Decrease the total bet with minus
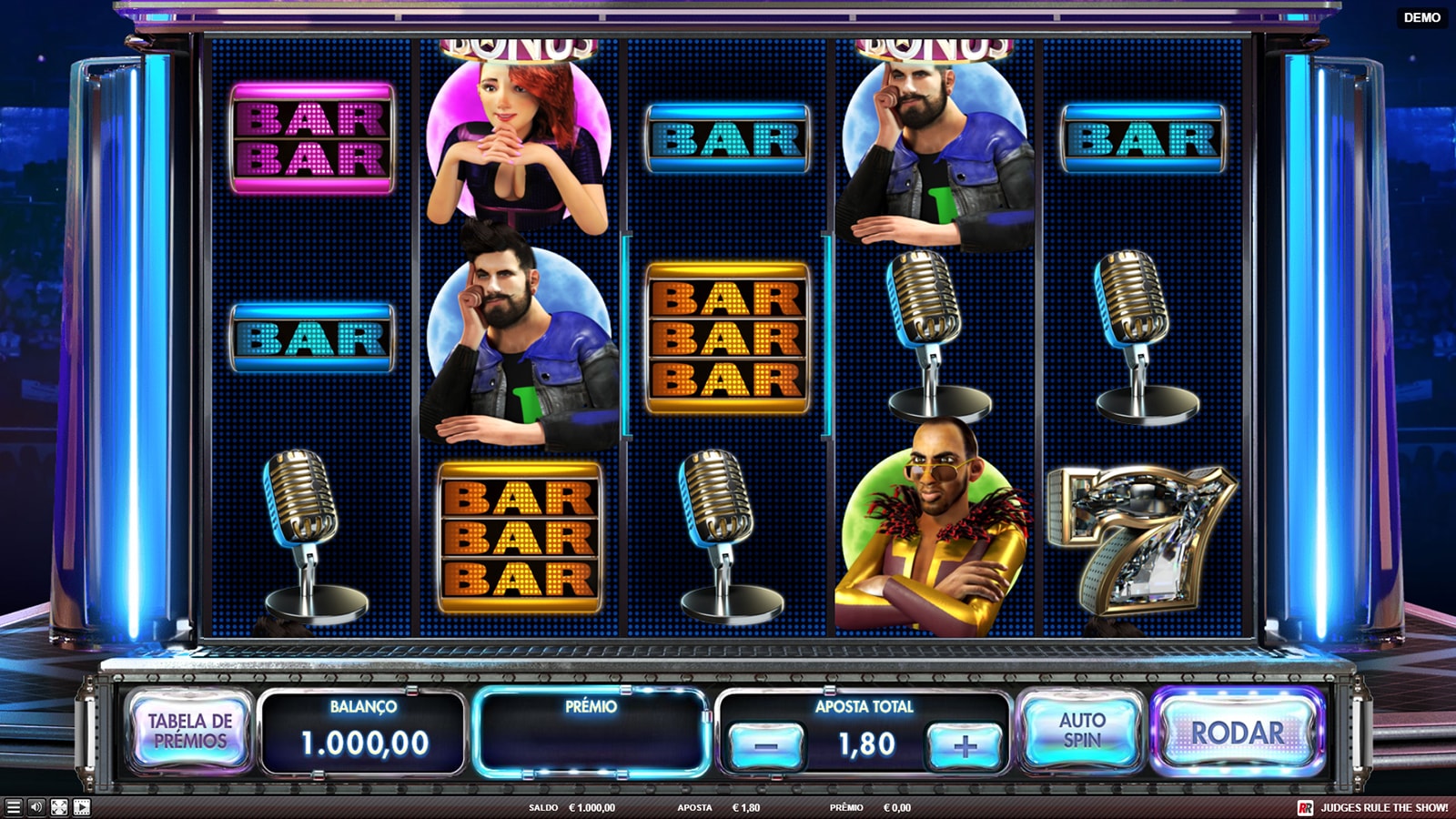 pyautogui.click(x=766, y=745)
